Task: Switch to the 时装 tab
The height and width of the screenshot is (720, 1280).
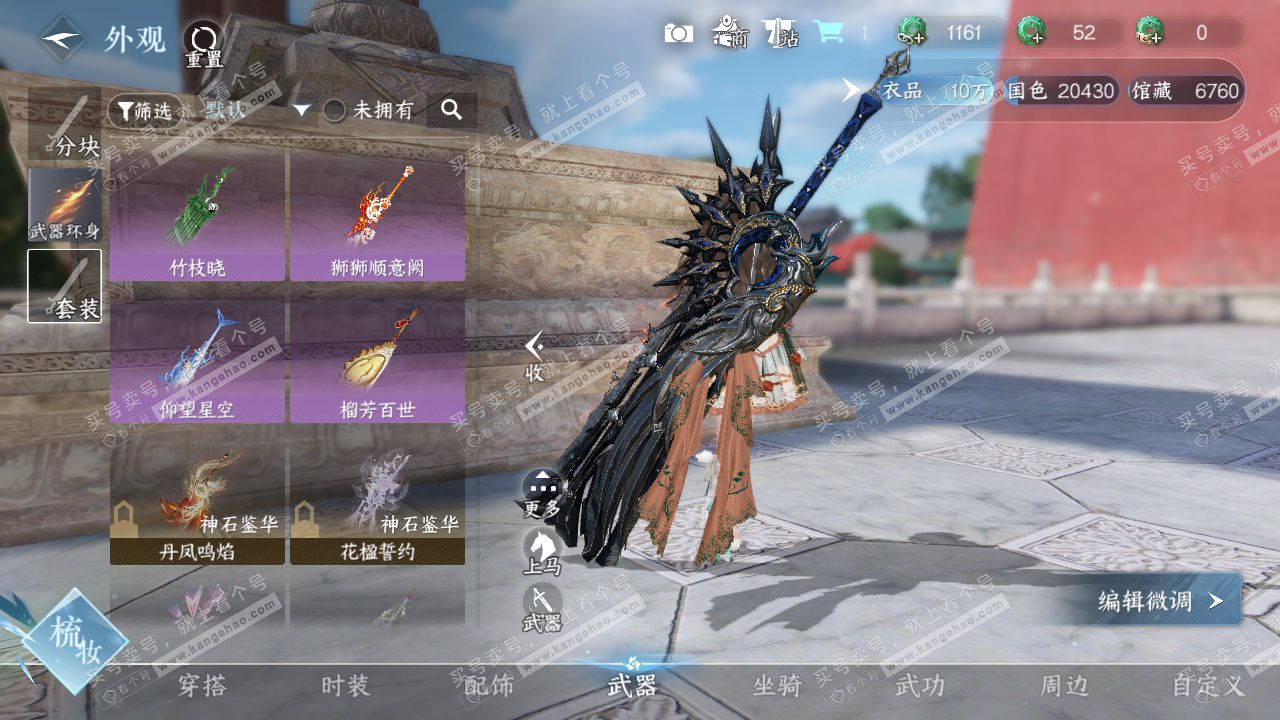Action: coord(345,686)
